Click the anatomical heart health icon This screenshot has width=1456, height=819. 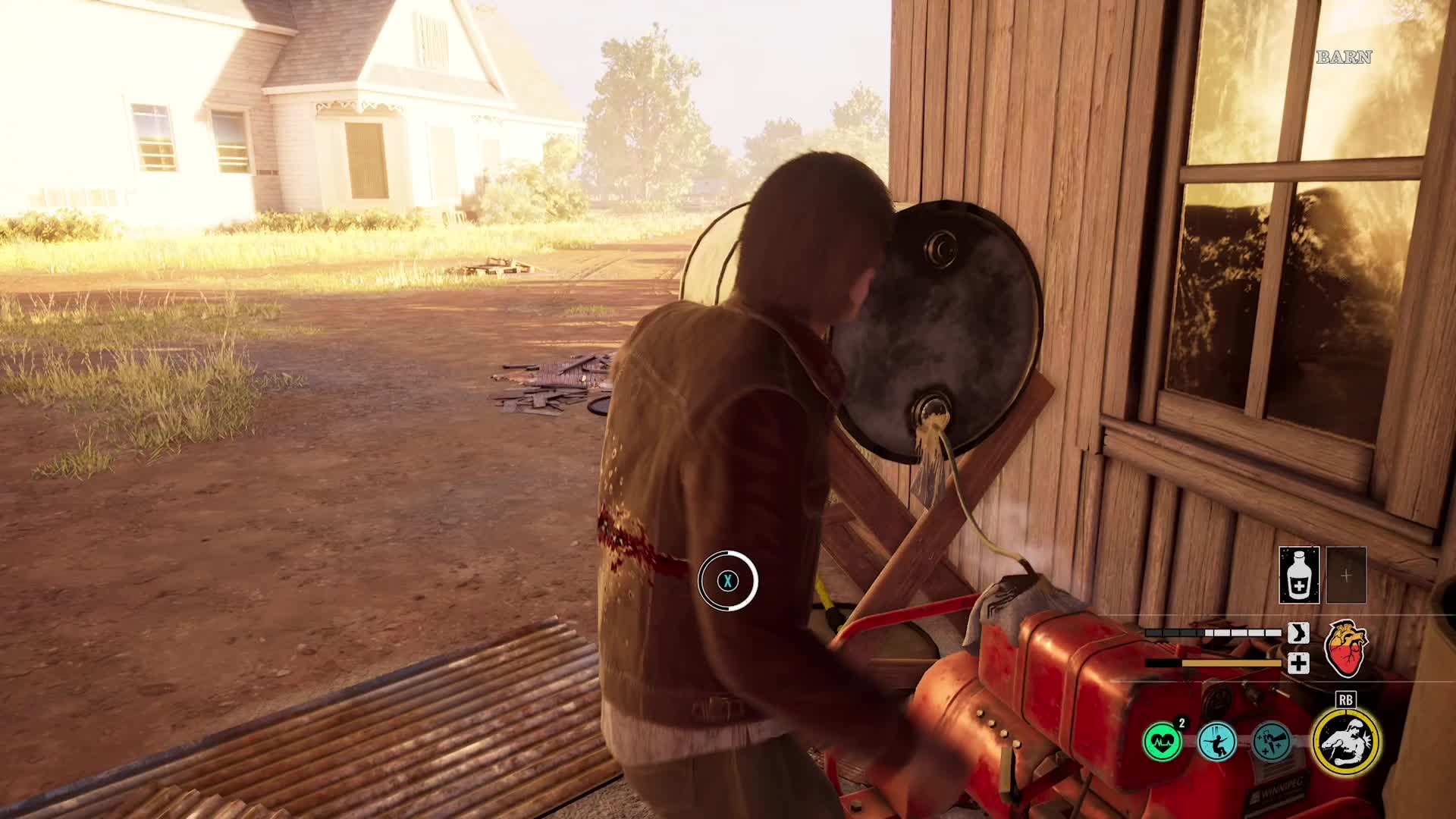click(1345, 648)
